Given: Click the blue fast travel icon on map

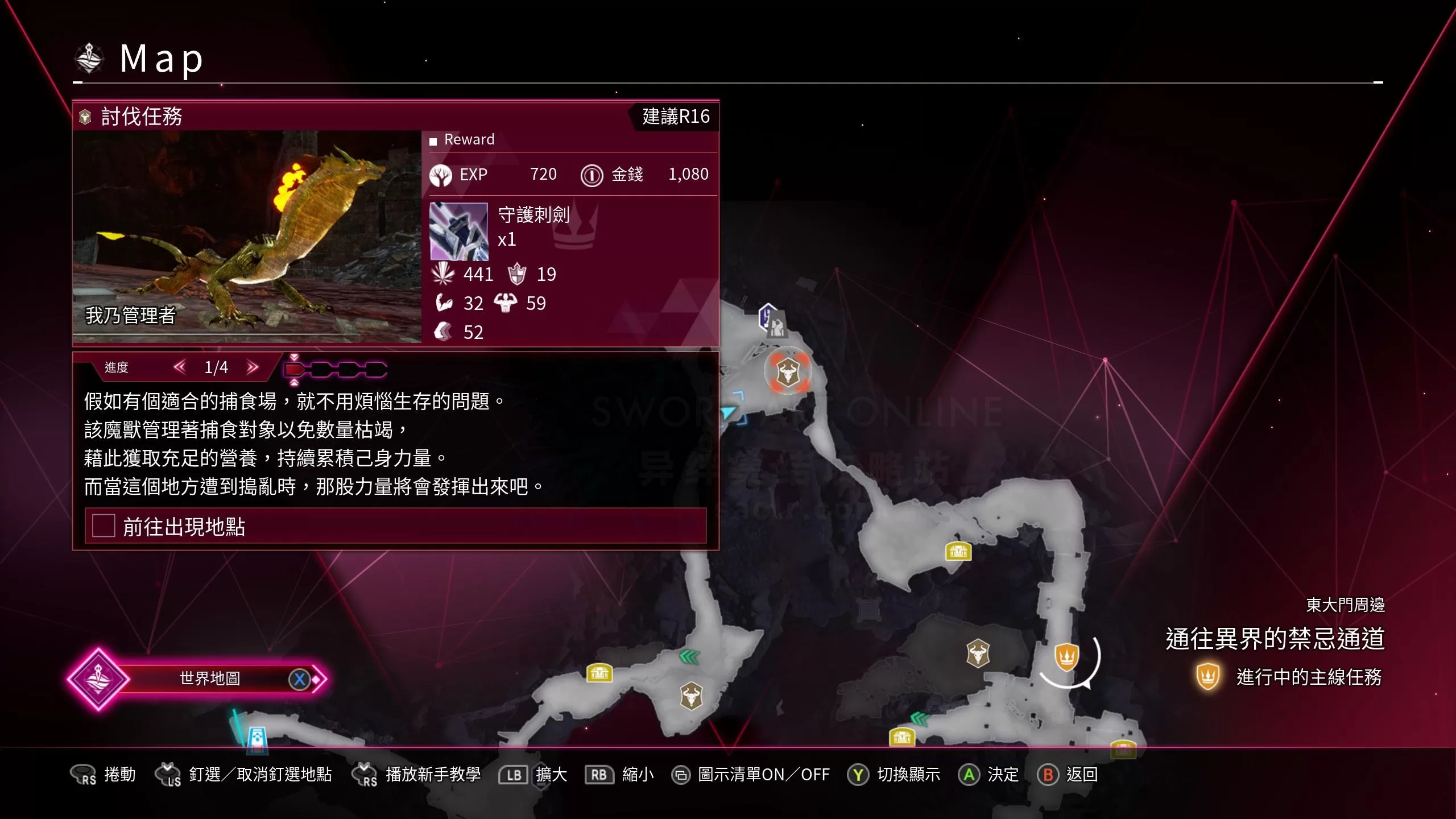Looking at the screenshot, I should tap(257, 736).
